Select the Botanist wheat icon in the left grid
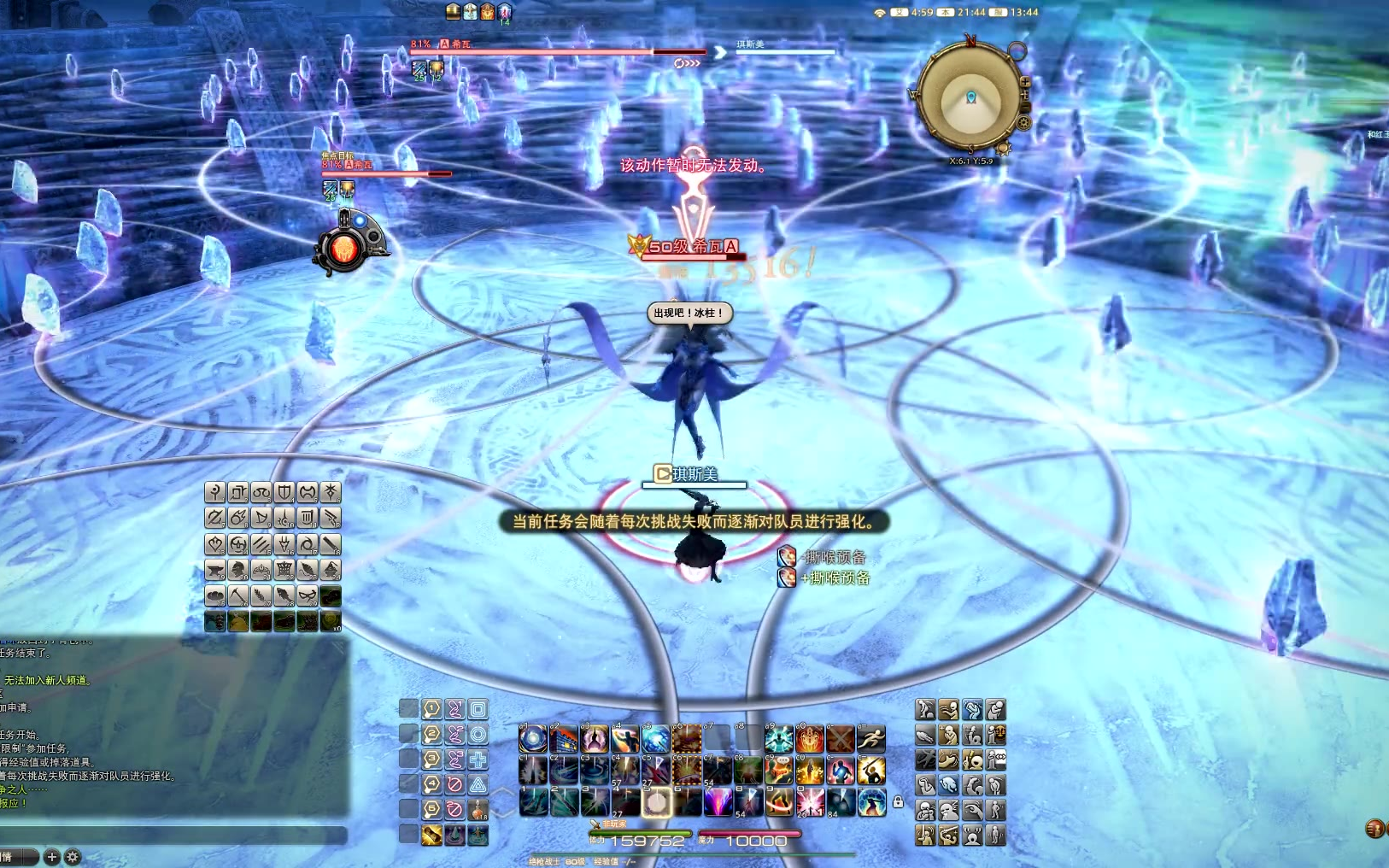The height and width of the screenshot is (868, 1389). 261,595
